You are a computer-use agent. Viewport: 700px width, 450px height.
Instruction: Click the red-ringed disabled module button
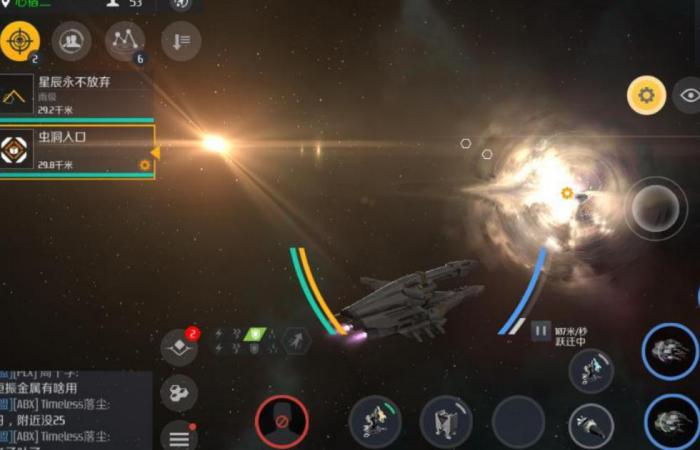click(282, 422)
